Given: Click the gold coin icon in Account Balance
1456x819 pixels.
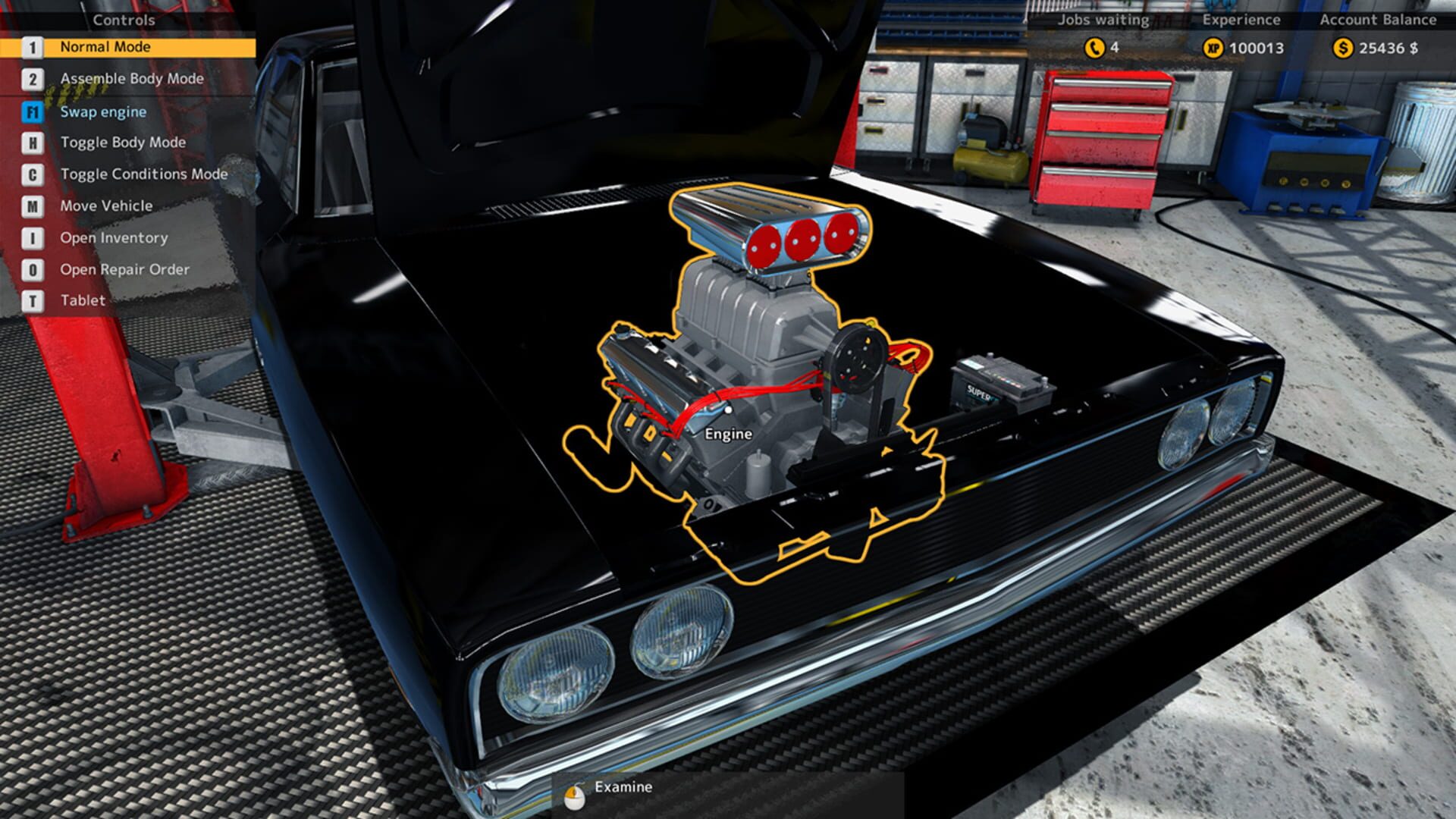Looking at the screenshot, I should pos(1345,47).
